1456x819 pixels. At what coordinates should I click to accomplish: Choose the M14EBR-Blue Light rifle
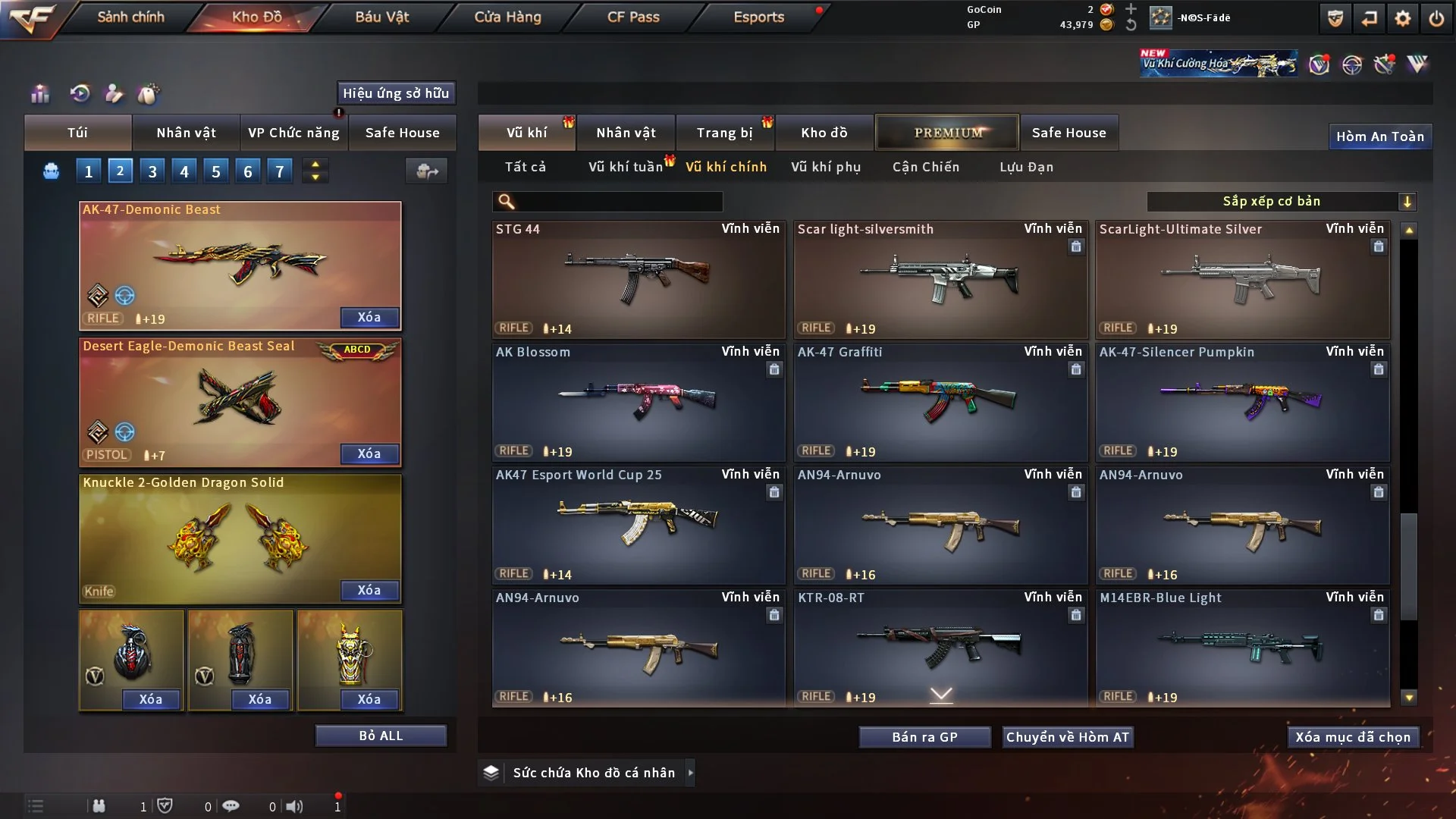[1242, 648]
